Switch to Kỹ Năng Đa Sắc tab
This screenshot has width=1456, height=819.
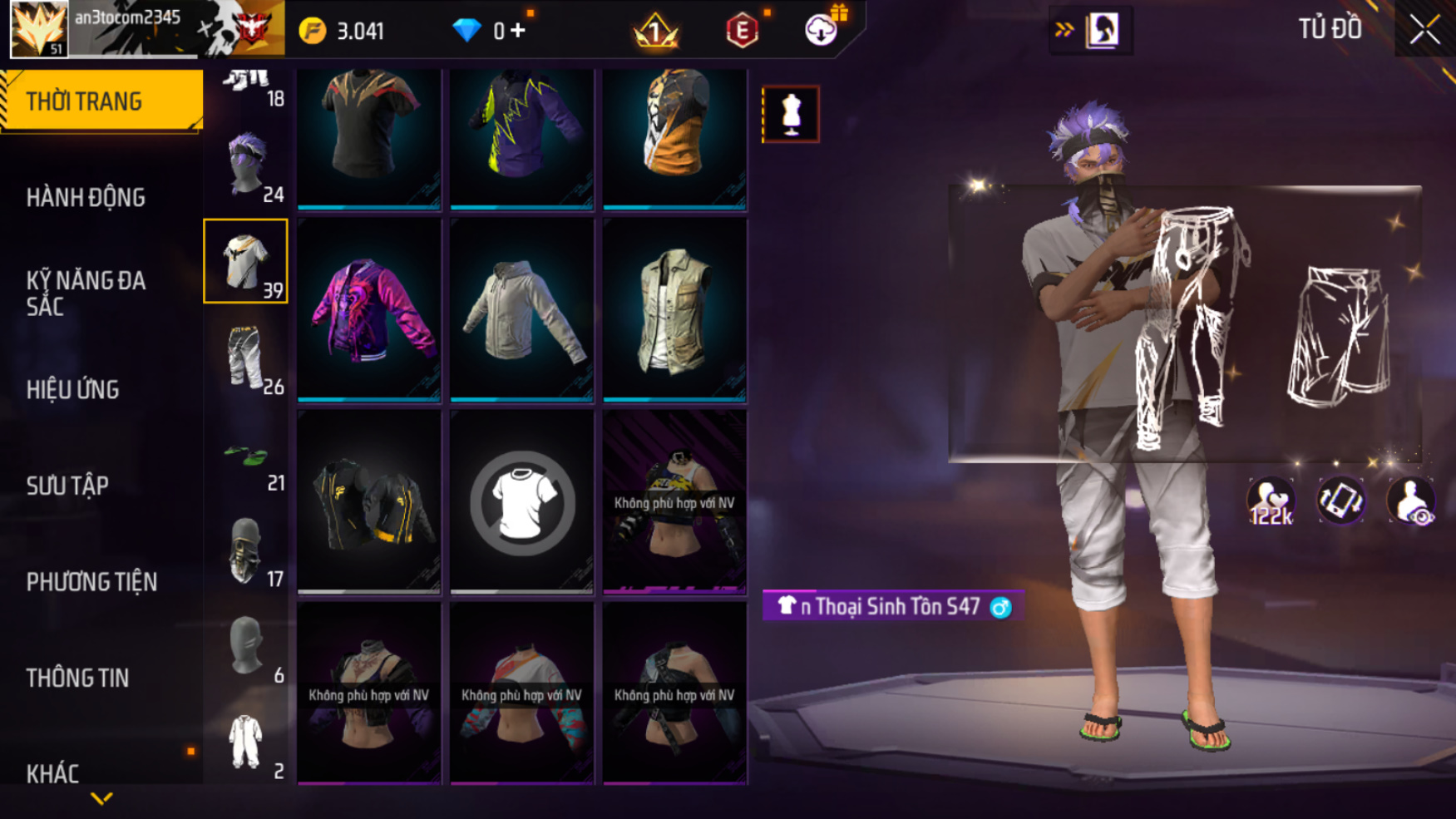86,293
